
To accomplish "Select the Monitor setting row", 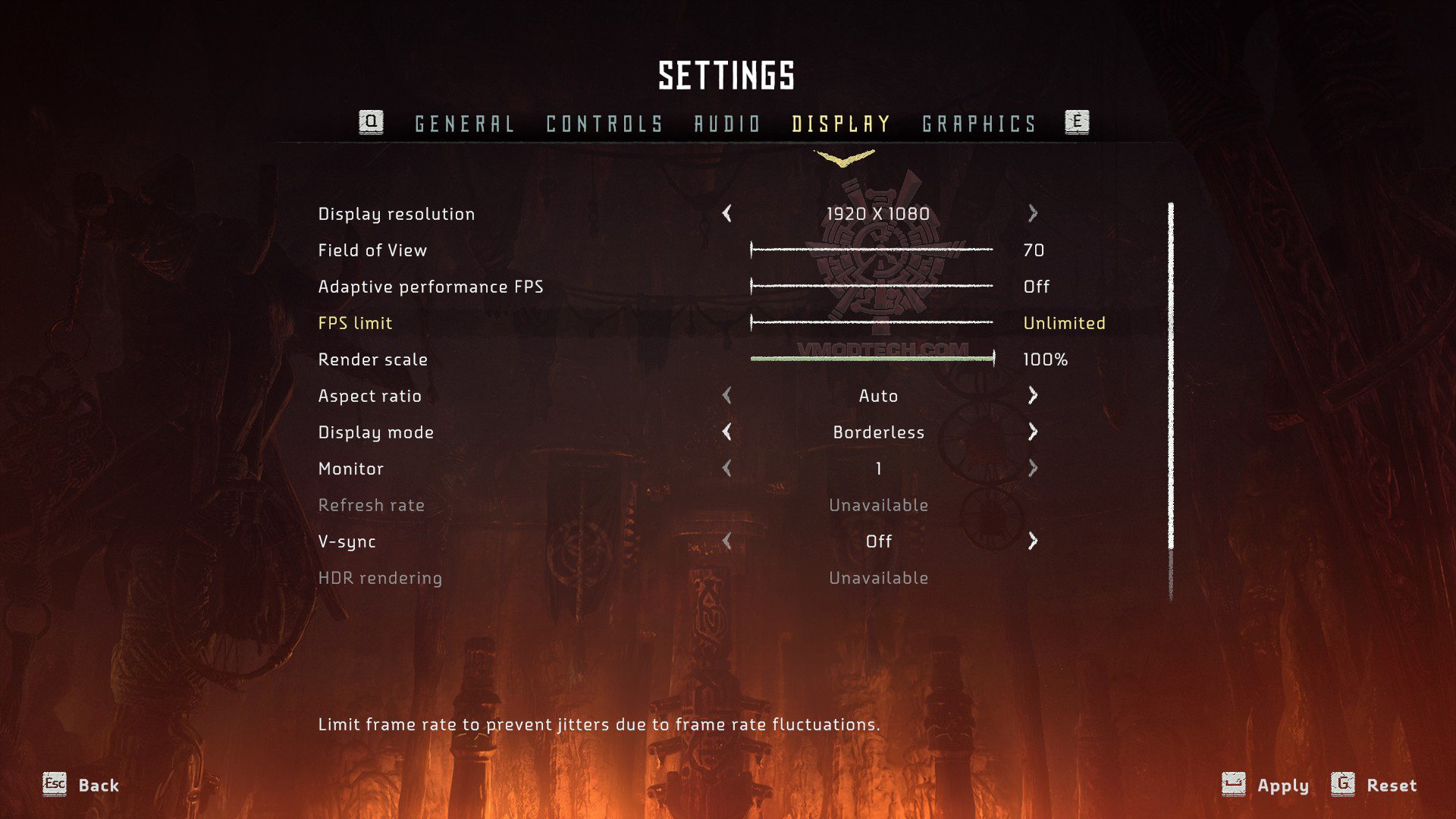I will click(351, 469).
